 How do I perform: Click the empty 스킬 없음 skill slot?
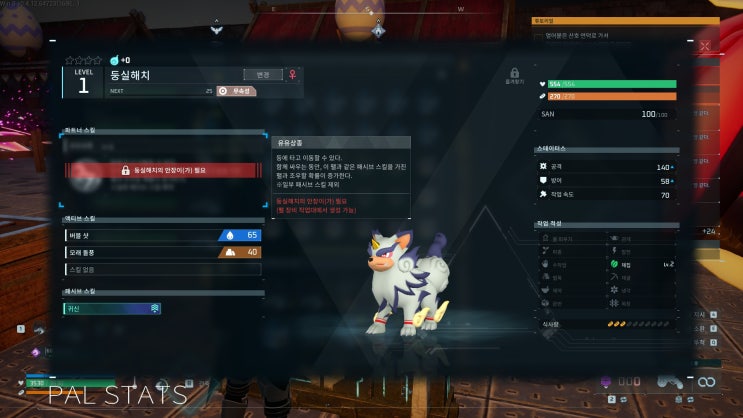[162, 269]
